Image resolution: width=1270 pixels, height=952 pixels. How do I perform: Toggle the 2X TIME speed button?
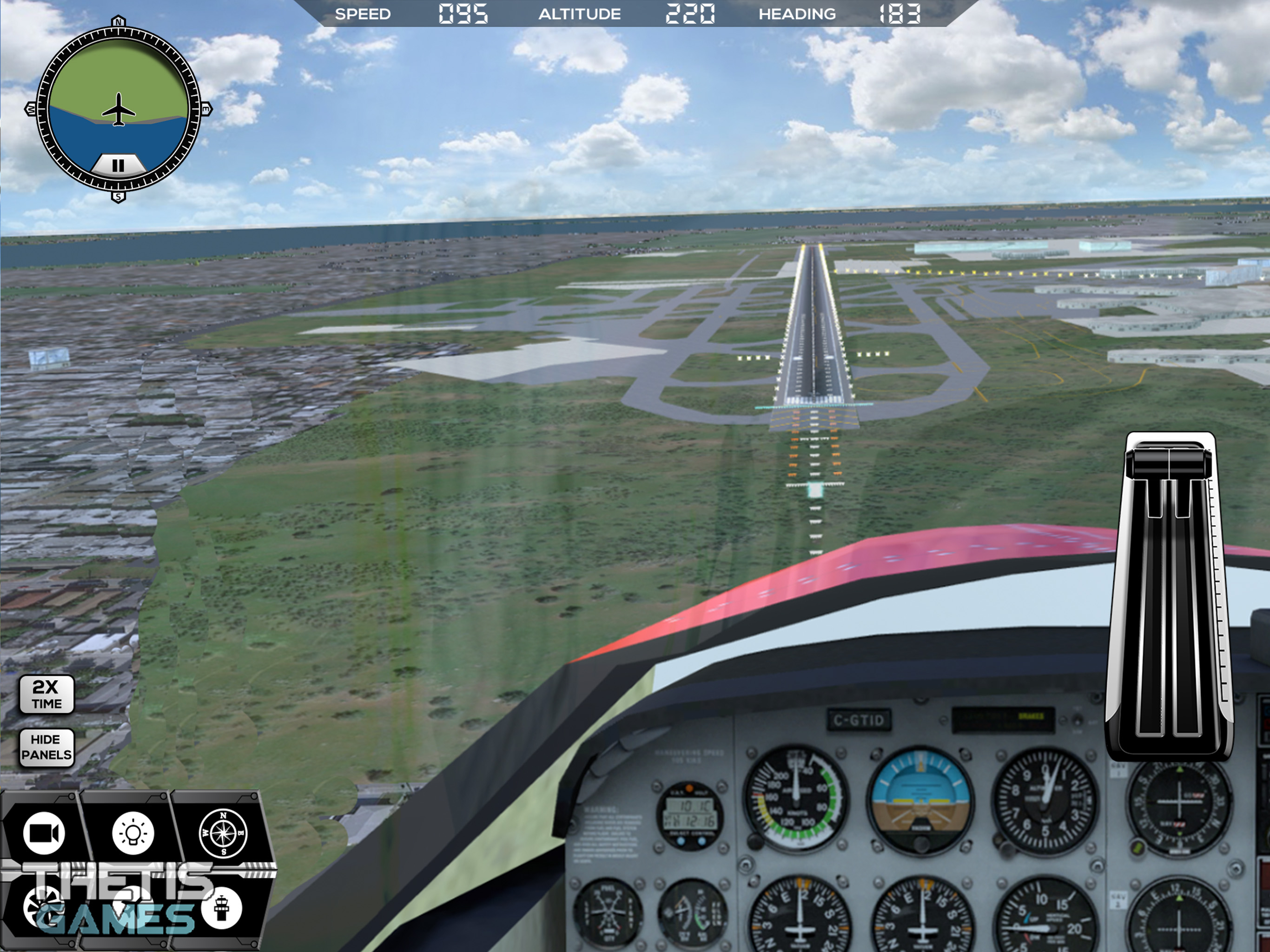tap(46, 695)
